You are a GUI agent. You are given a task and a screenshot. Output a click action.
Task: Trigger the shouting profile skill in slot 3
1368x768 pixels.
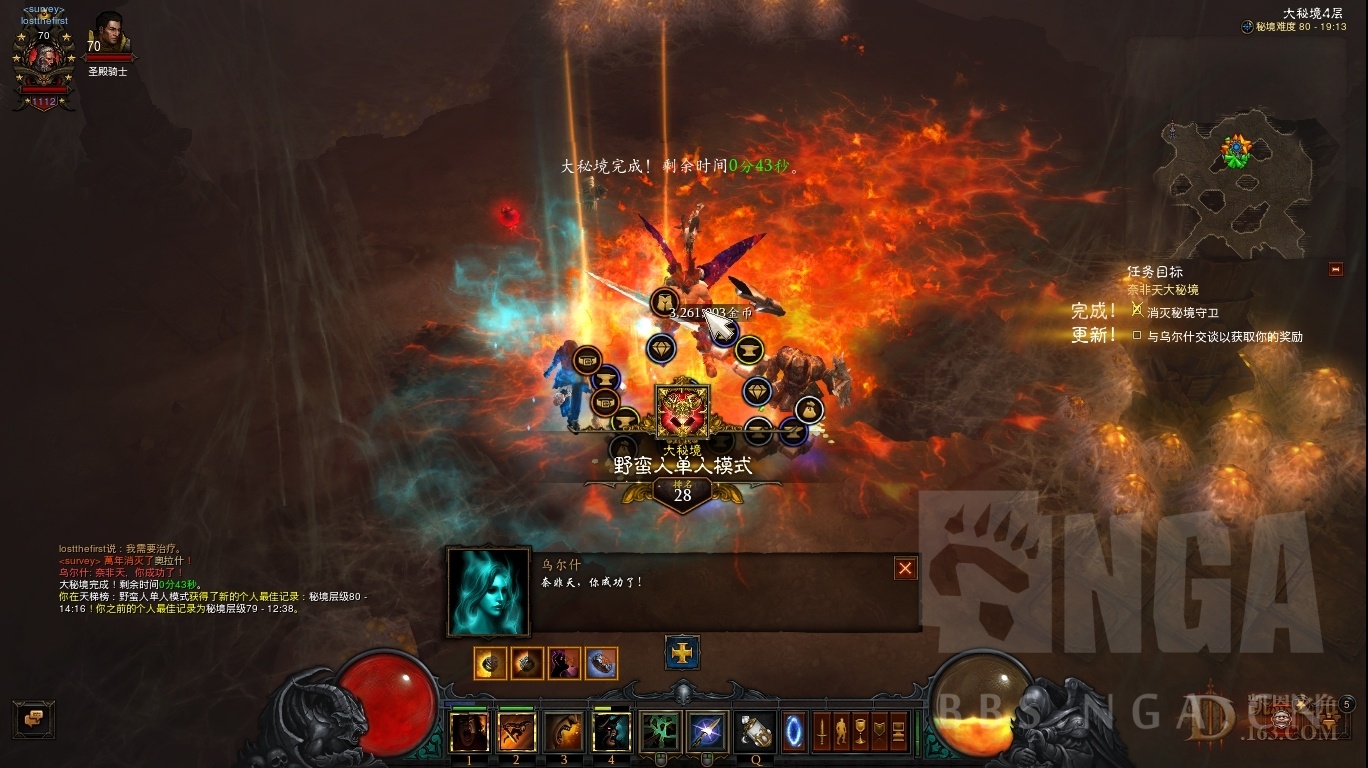tap(564, 732)
